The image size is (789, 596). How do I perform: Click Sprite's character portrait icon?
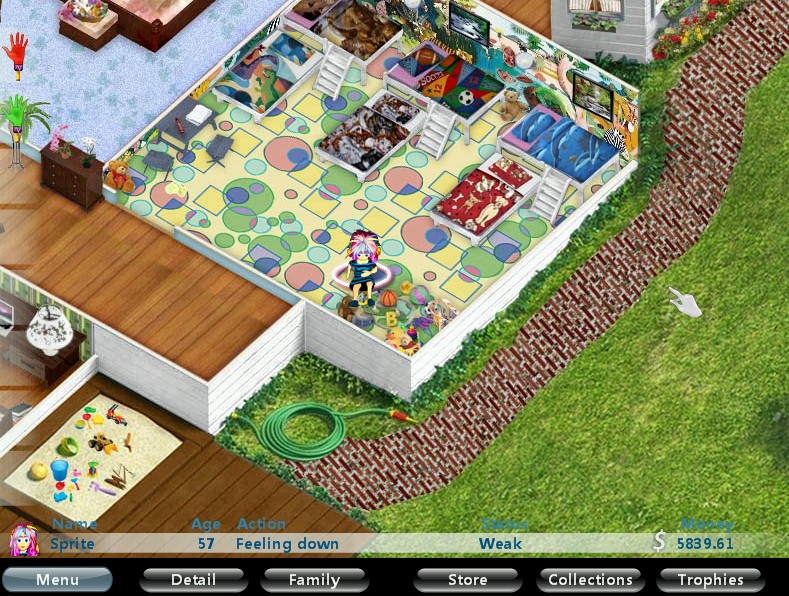click(23, 541)
